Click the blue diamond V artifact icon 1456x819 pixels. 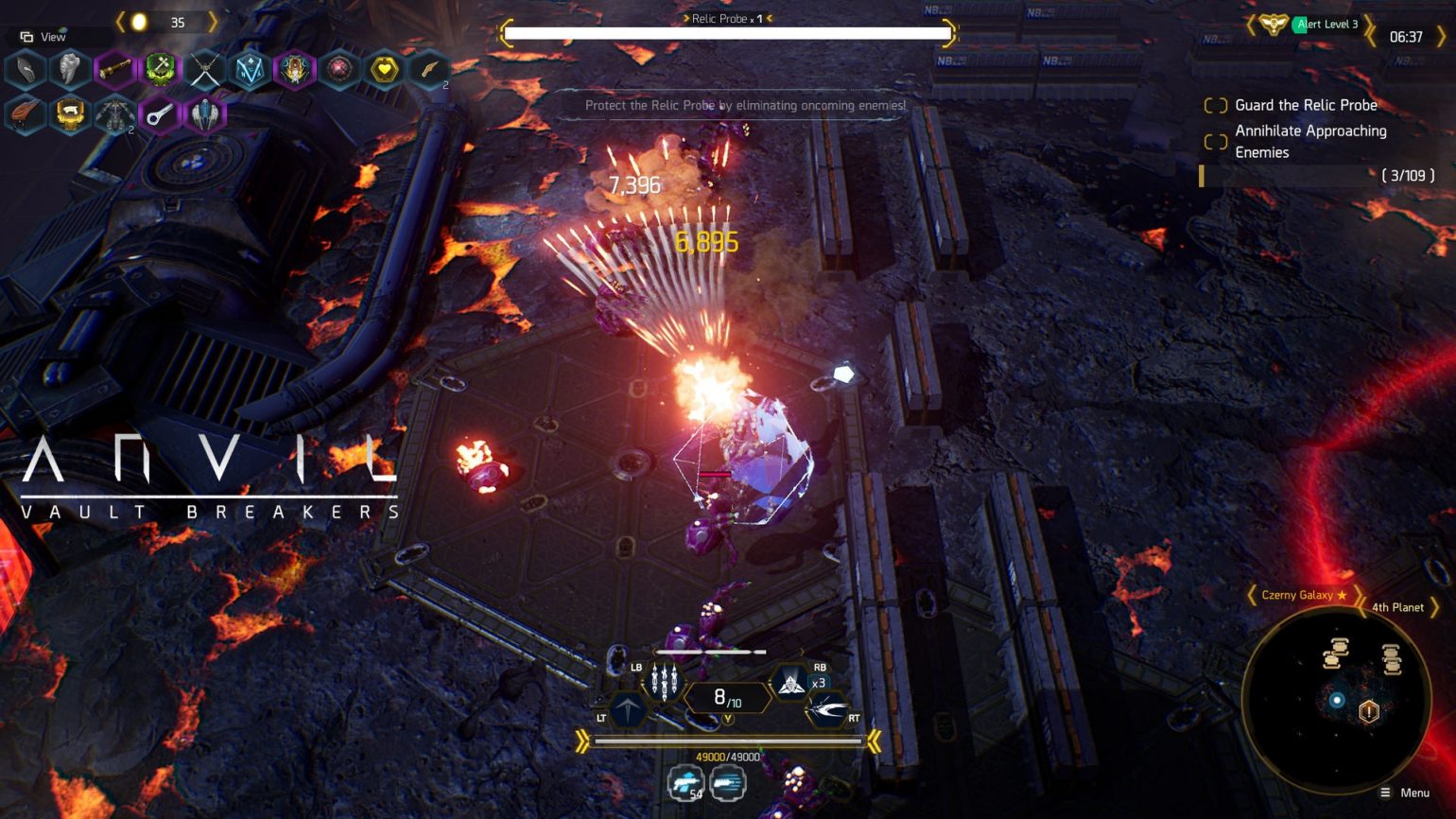(251, 69)
